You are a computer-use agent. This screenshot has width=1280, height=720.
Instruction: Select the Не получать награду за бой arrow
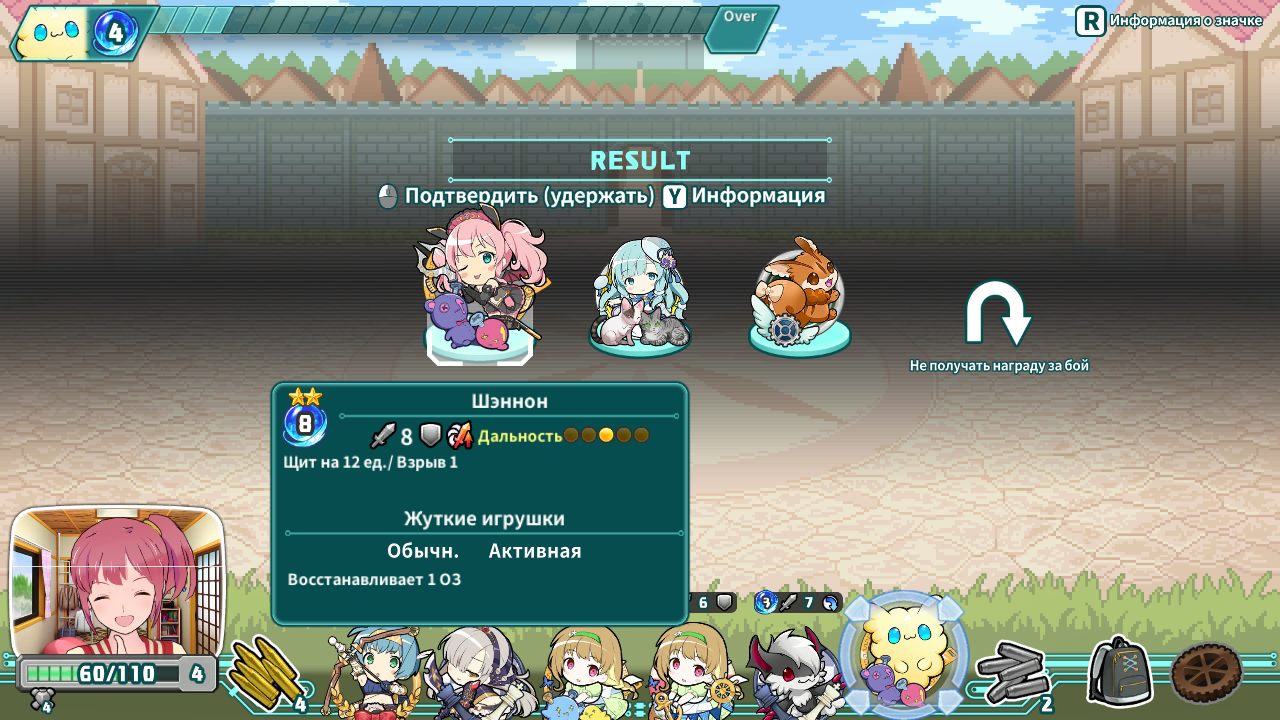1000,315
